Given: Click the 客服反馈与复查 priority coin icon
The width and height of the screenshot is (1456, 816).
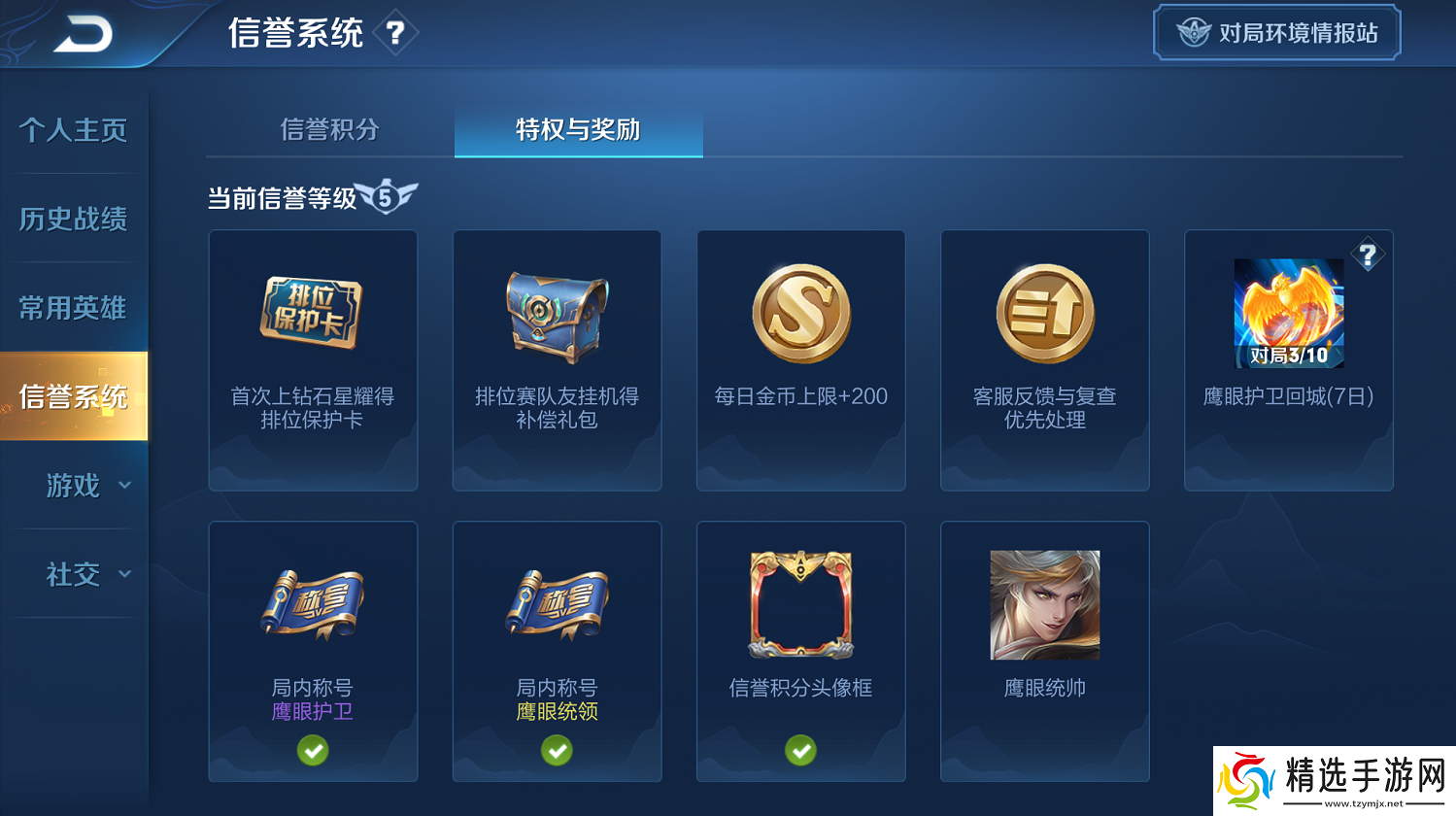Looking at the screenshot, I should [1044, 313].
